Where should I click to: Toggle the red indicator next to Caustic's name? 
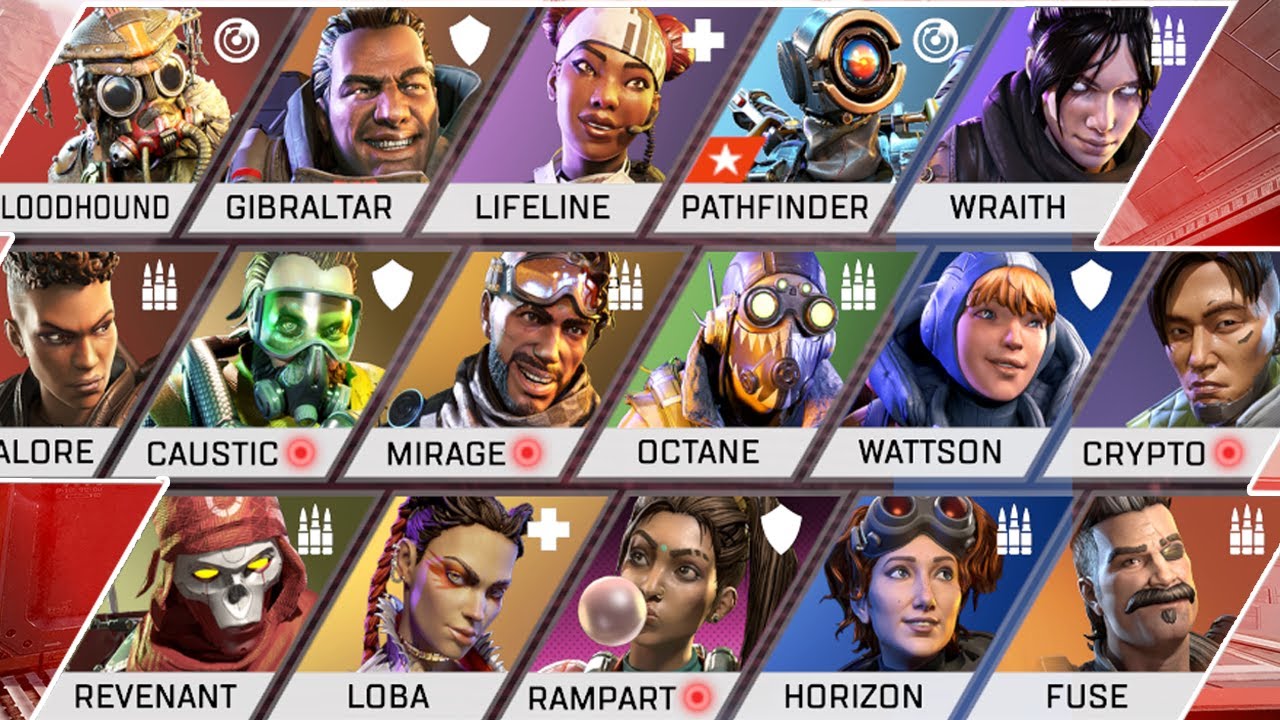(303, 452)
